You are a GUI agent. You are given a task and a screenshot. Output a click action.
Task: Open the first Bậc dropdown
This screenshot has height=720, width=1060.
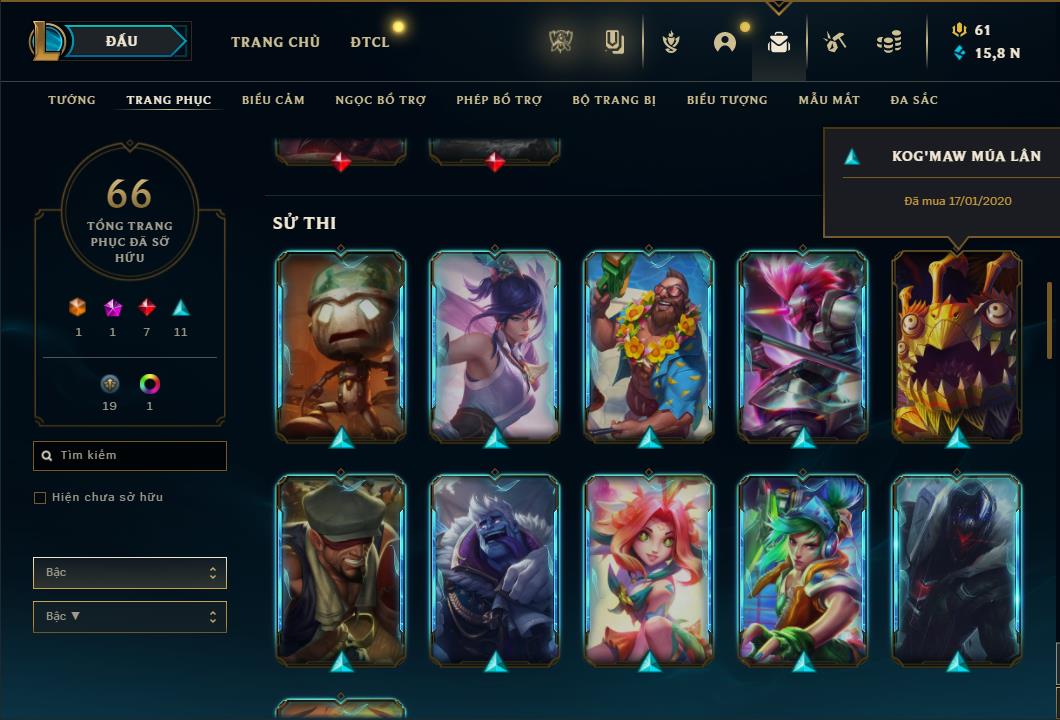pos(130,573)
